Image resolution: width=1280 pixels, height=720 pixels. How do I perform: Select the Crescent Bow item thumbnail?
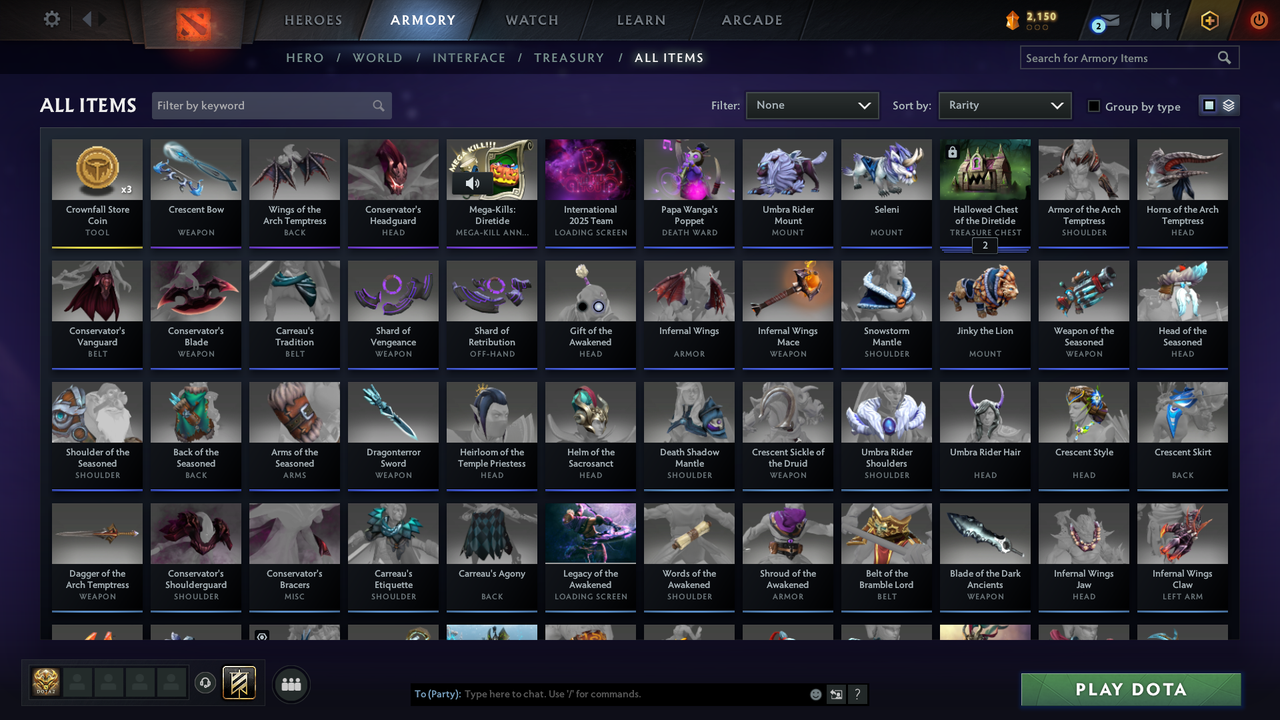click(x=195, y=168)
